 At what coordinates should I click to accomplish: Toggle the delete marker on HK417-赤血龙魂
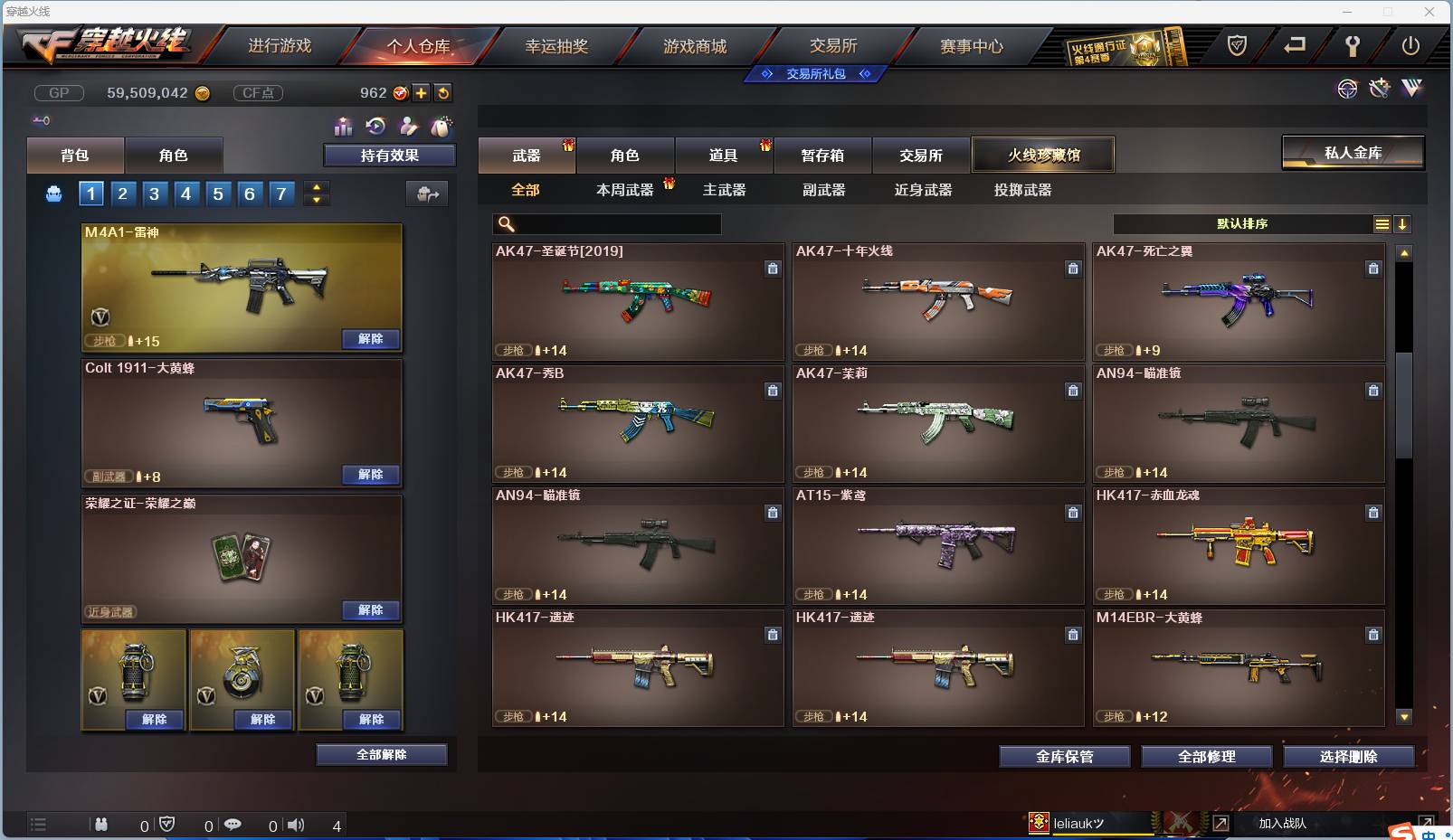coord(1373,513)
